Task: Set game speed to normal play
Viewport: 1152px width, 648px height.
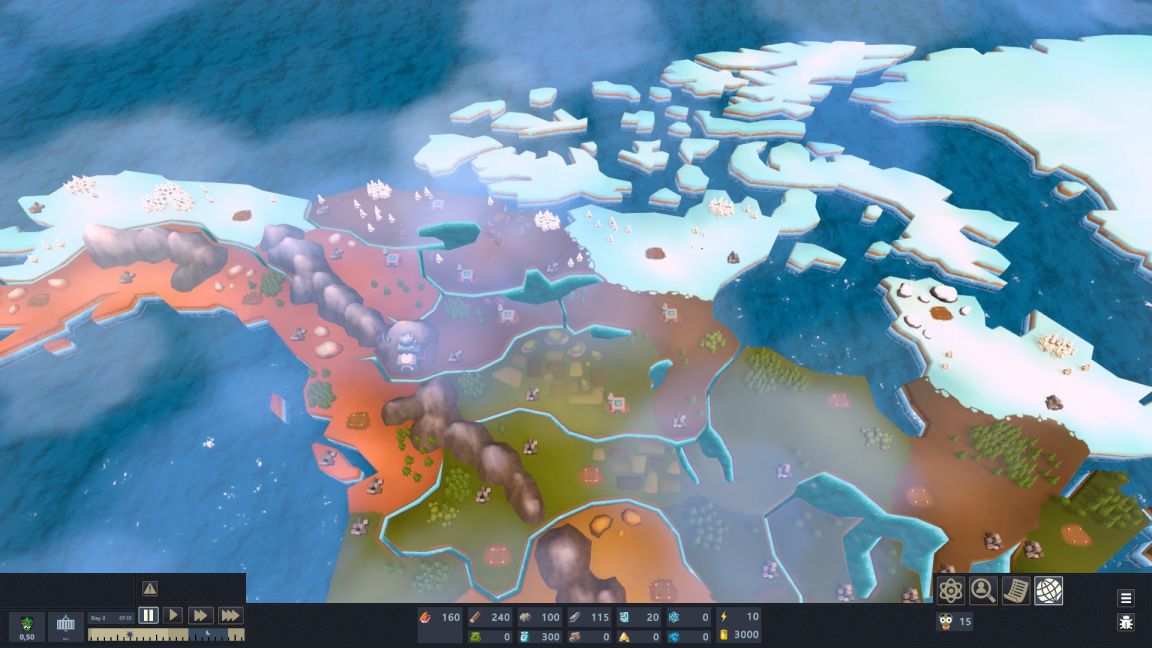Action: tap(173, 616)
